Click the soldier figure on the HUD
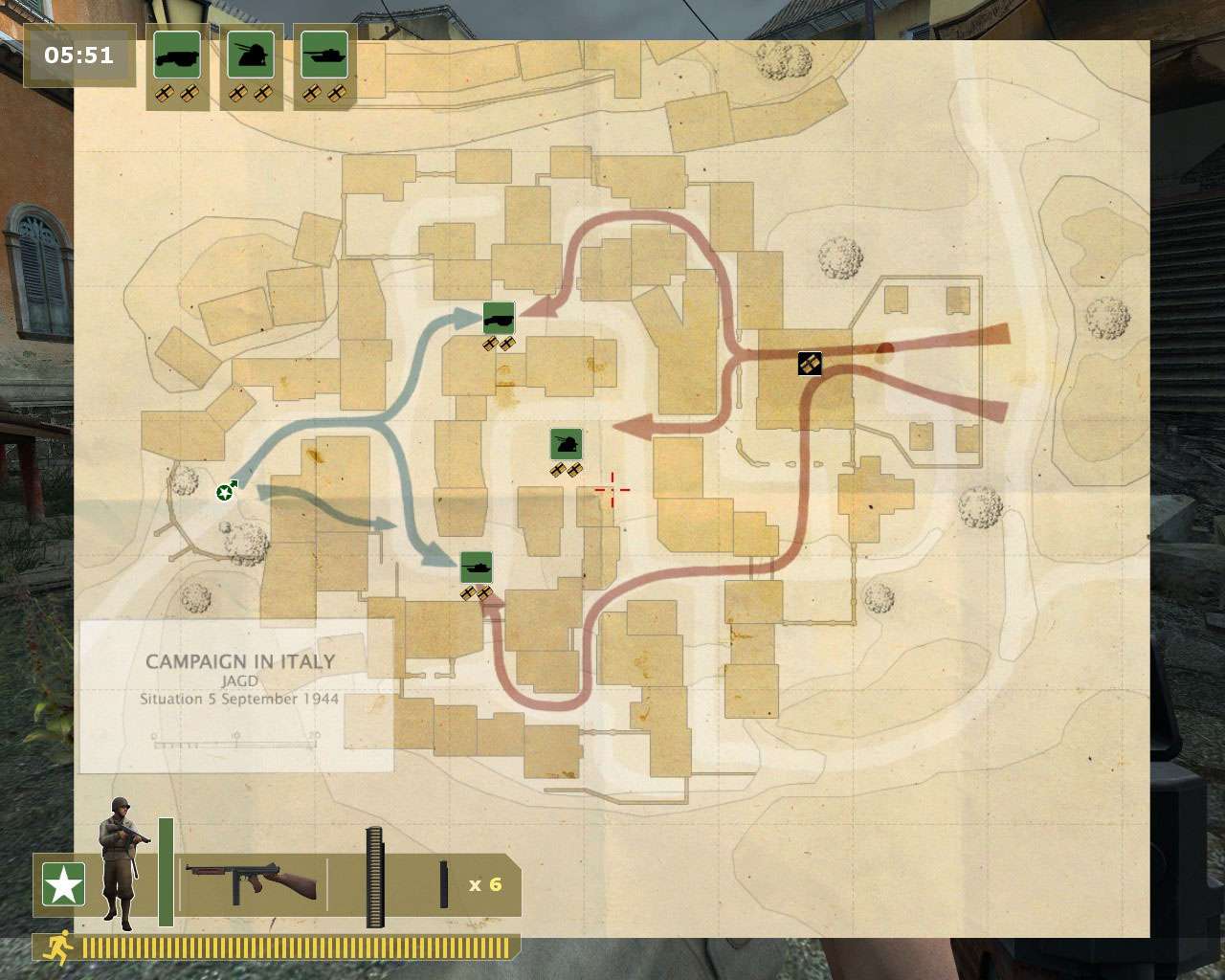This screenshot has height=980, width=1225. [121, 859]
